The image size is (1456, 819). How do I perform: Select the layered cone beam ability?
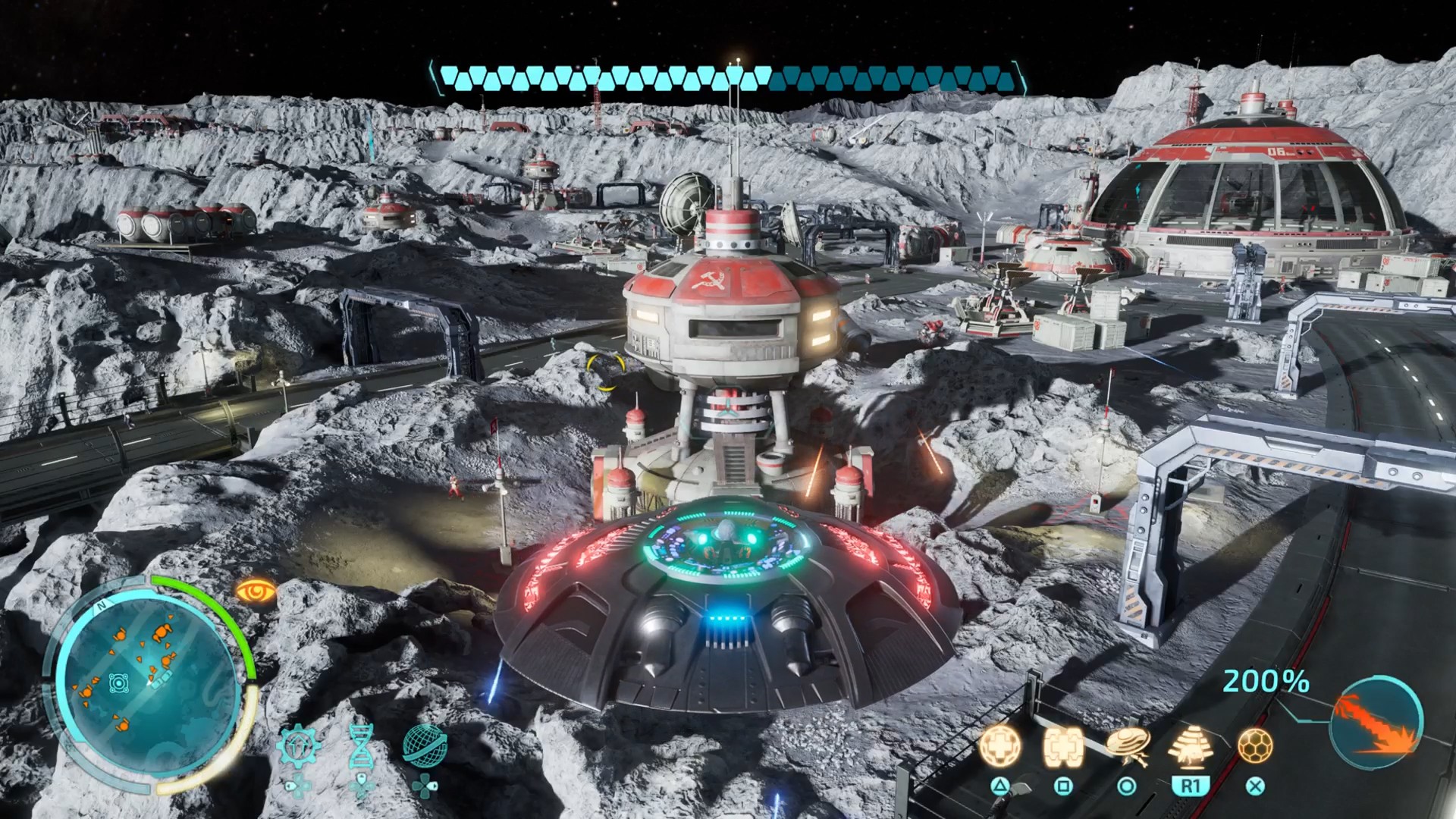(1190, 747)
